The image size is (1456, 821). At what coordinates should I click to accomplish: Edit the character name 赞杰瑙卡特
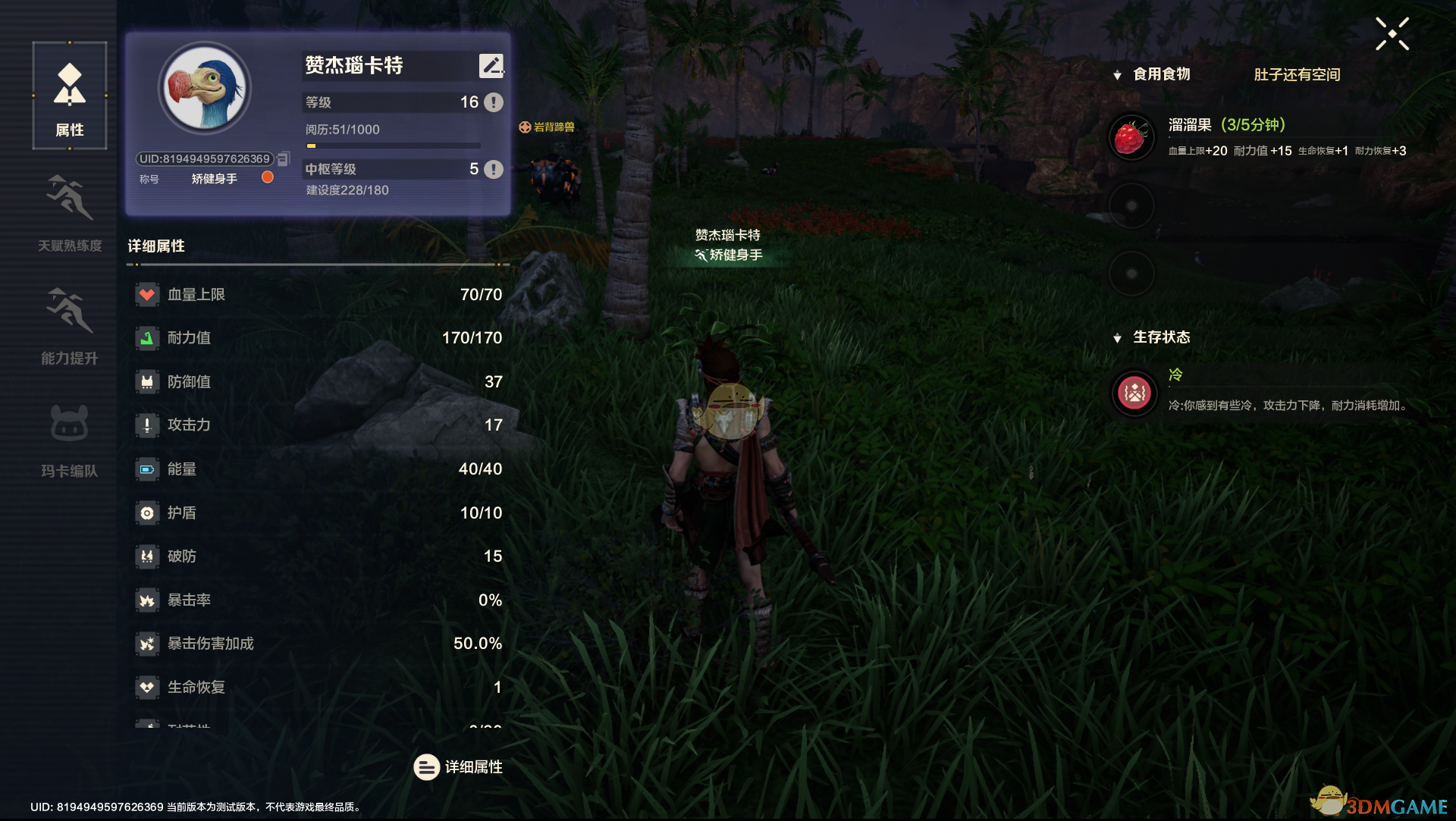tap(491, 66)
